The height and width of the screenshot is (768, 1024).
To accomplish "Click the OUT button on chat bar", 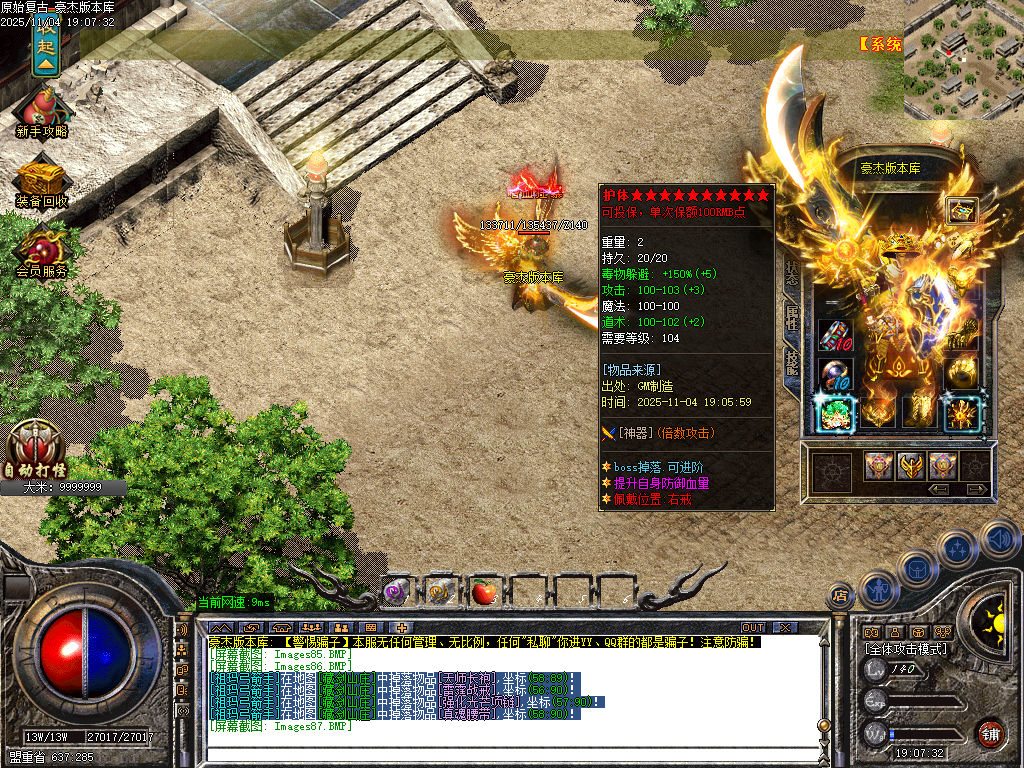I will (753, 628).
